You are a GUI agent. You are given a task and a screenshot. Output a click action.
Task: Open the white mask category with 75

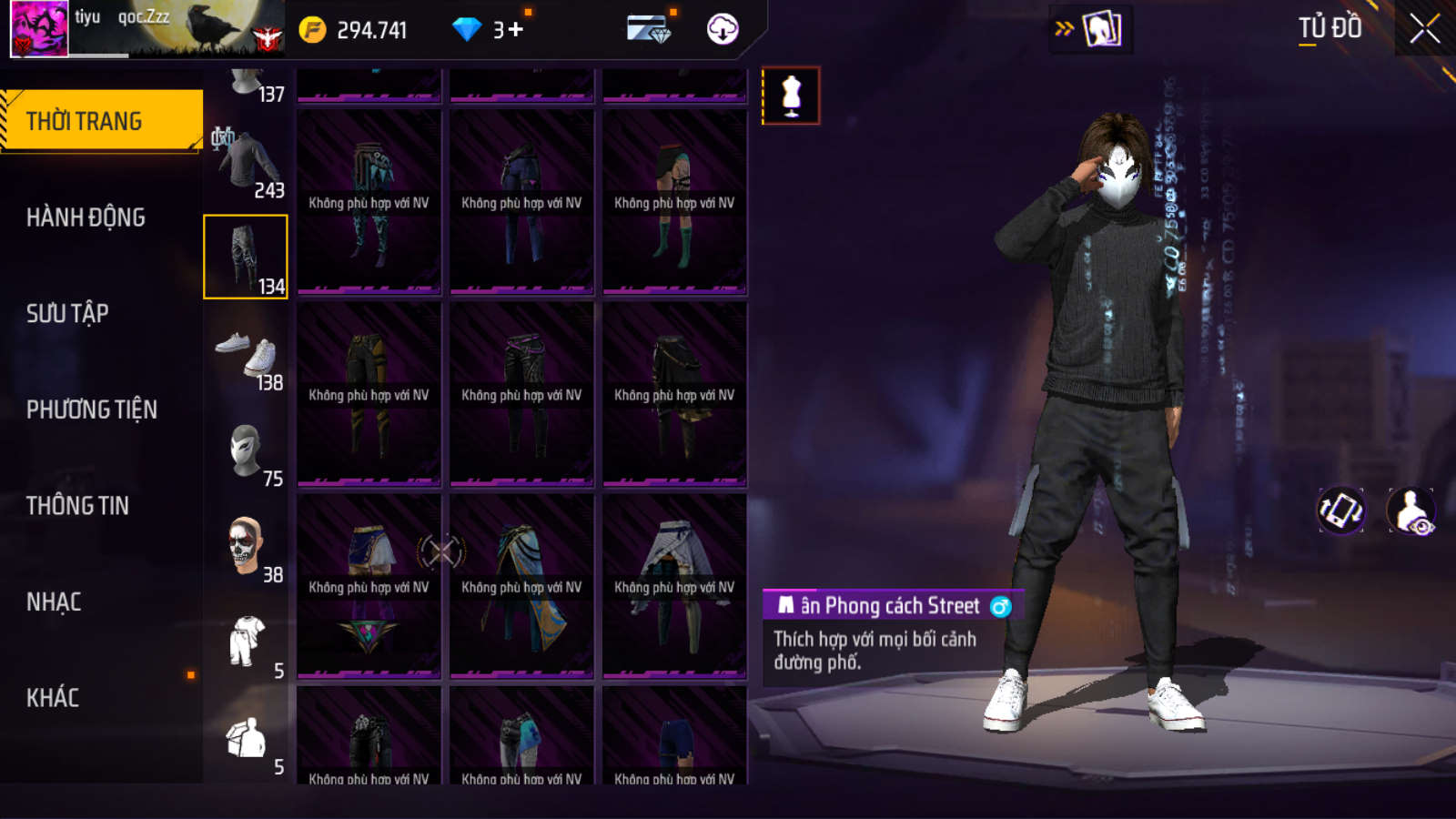point(246,452)
